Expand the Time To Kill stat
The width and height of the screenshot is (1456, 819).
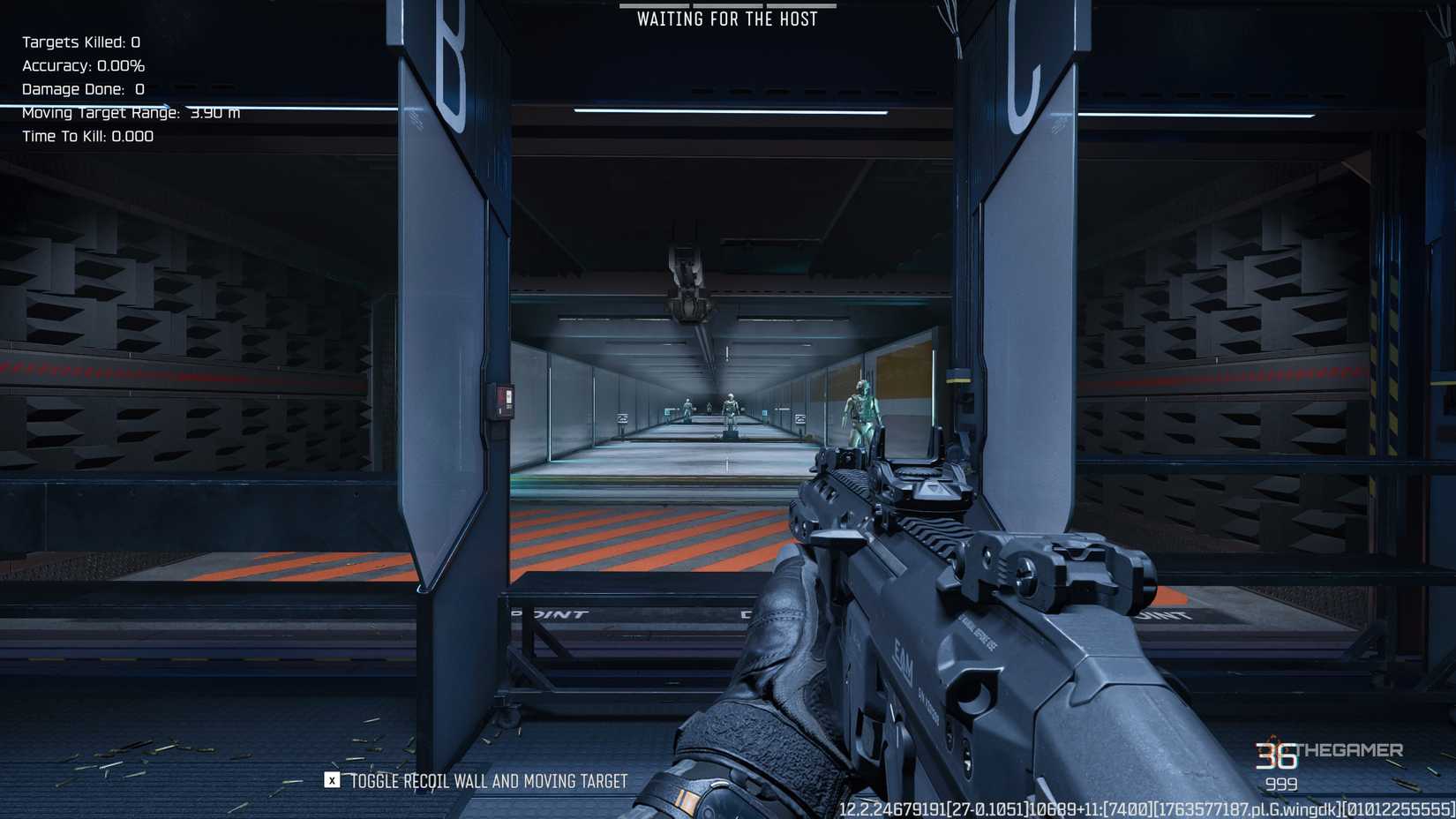pyautogui.click(x=87, y=136)
